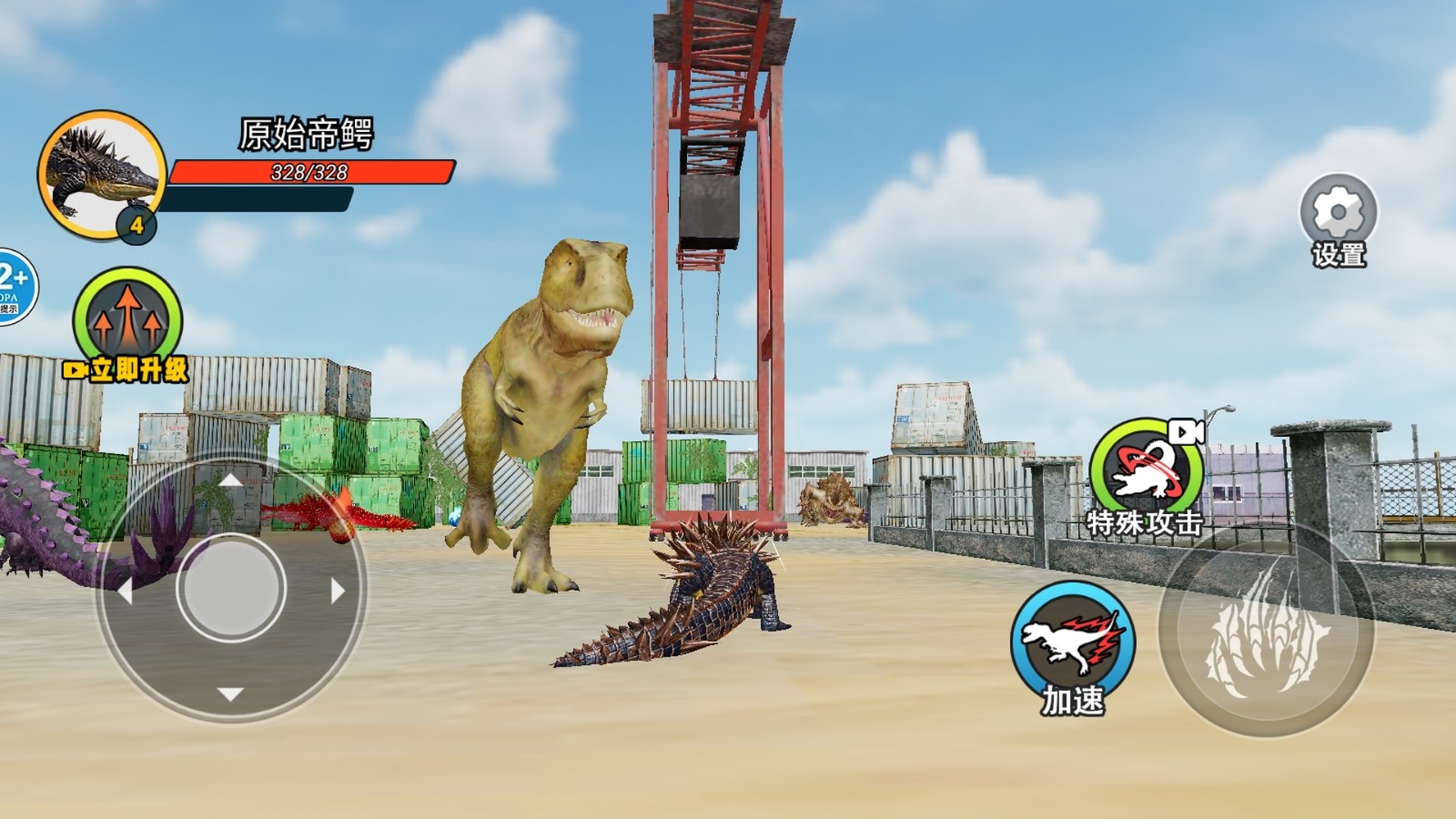
Task: Click the joystick's down arrow
Action: click(x=231, y=694)
